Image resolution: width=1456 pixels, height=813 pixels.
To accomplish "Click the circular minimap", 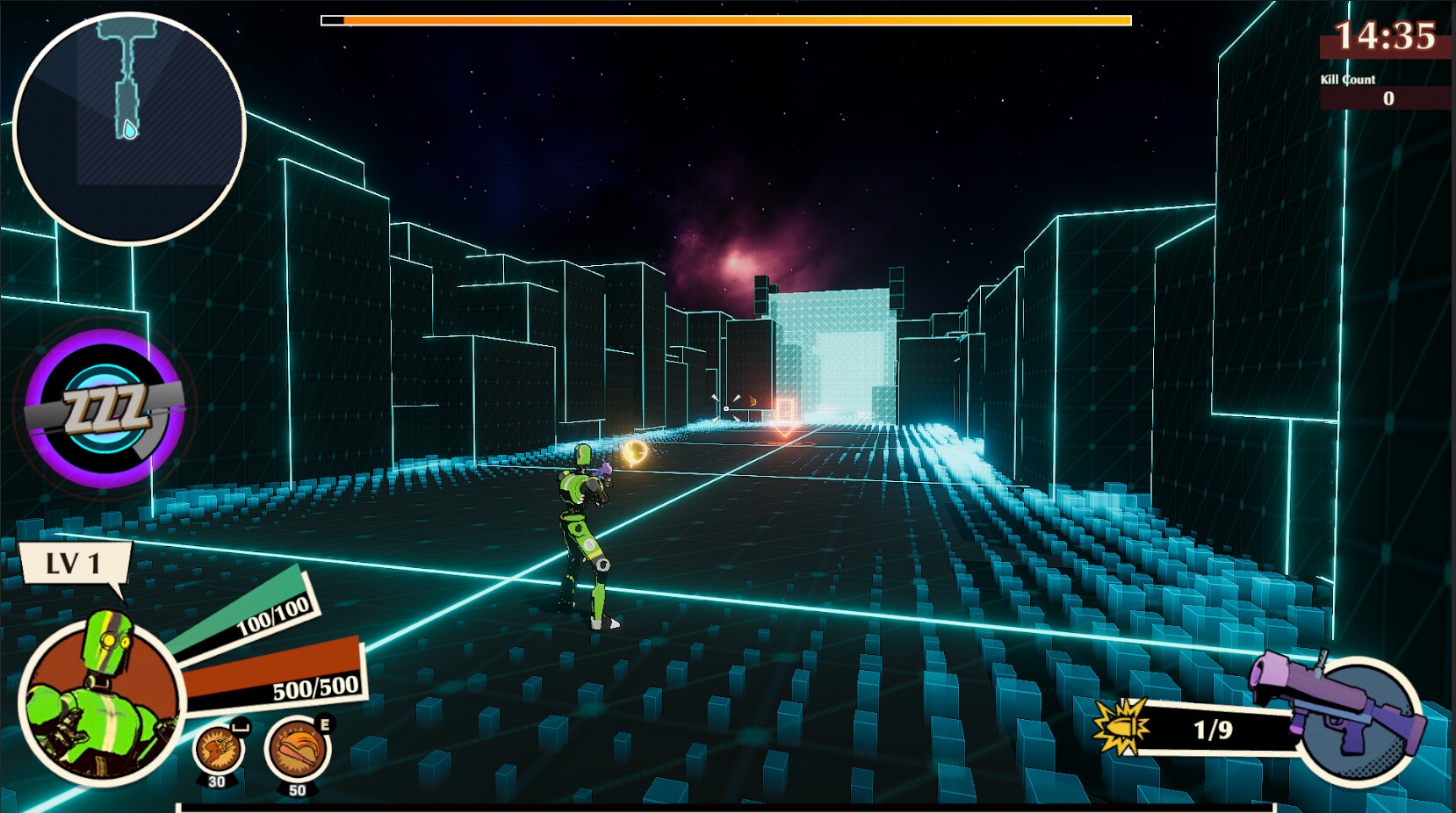I will tap(129, 128).
